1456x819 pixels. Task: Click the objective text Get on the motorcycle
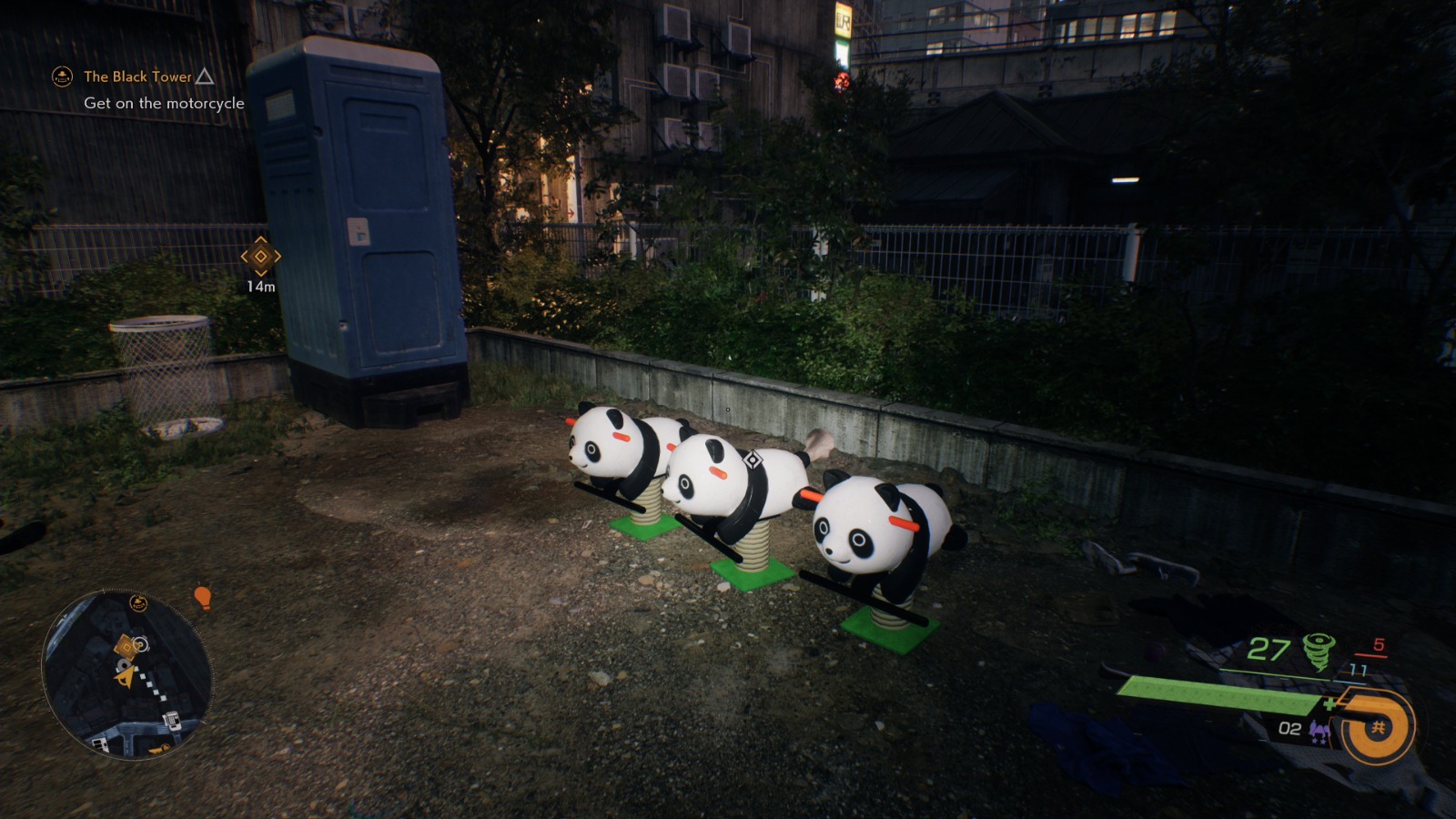pos(164,104)
